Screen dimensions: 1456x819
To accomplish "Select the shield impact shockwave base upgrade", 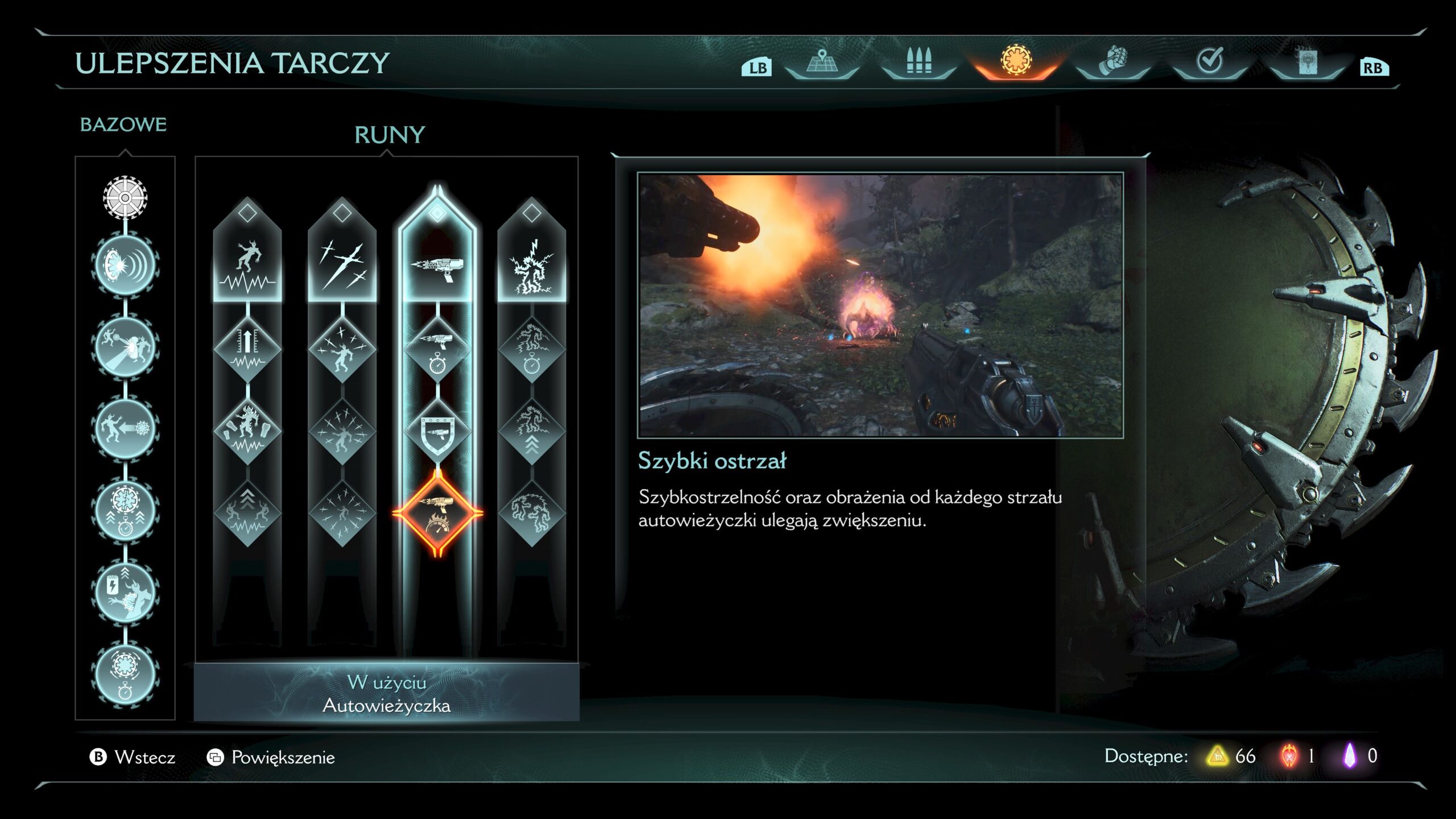I will pyautogui.click(x=125, y=265).
